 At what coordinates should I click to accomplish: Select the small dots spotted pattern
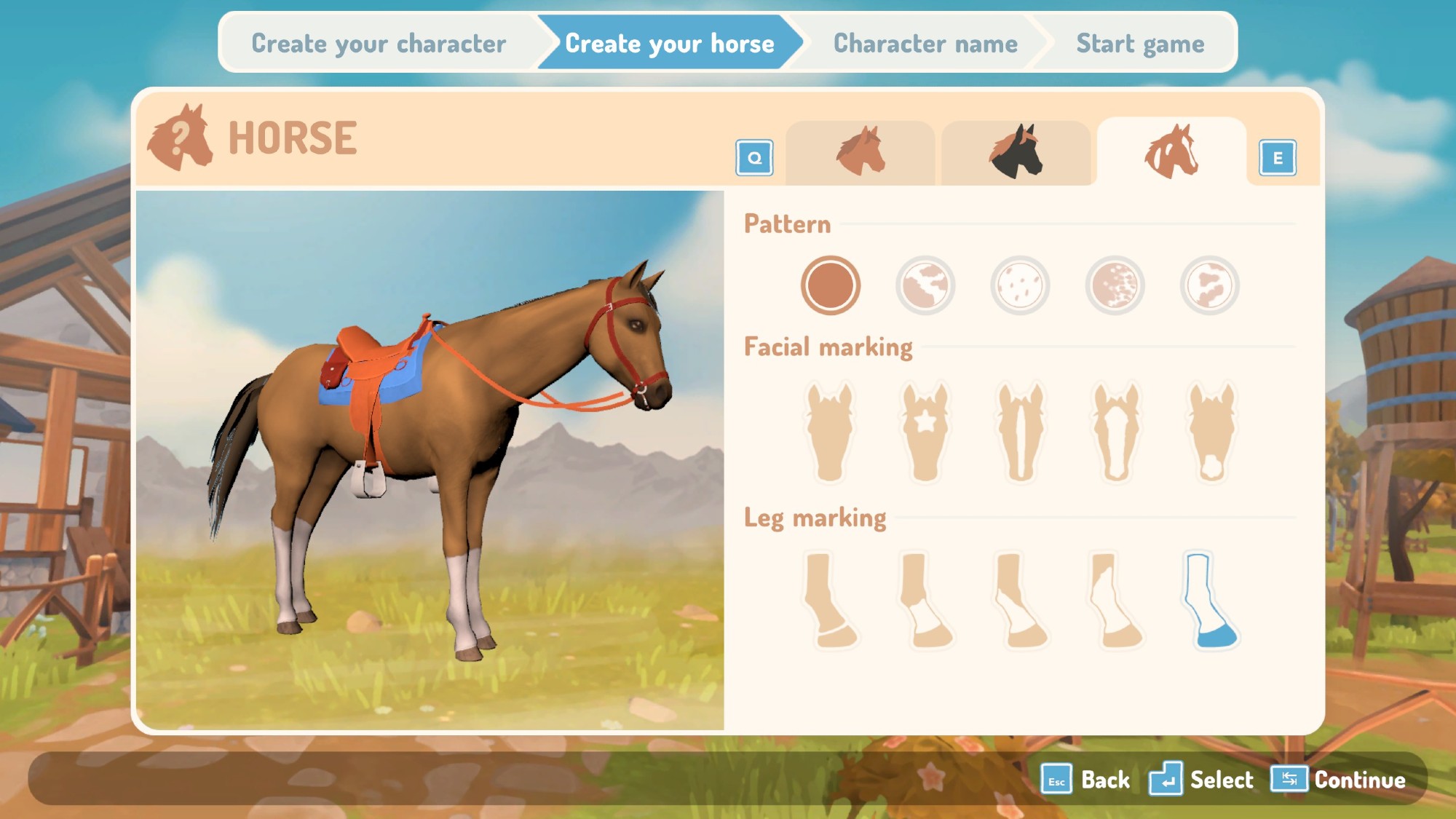click(1020, 285)
